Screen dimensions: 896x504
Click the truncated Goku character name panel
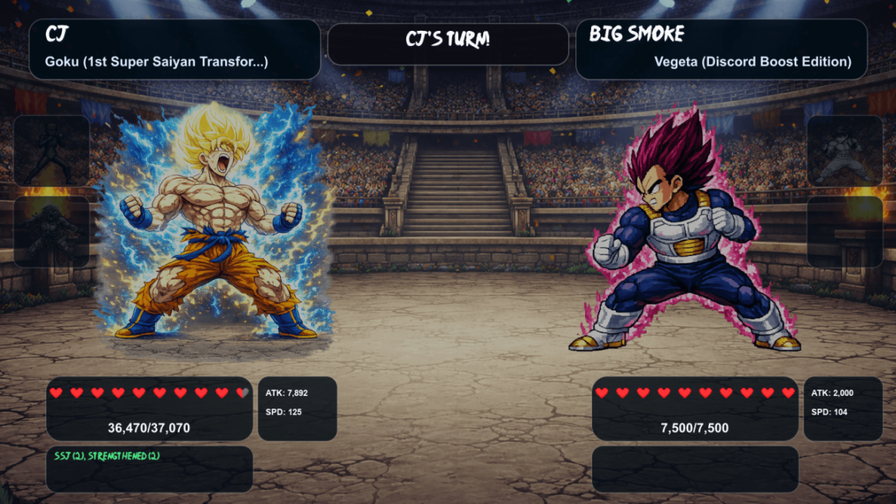(174, 49)
